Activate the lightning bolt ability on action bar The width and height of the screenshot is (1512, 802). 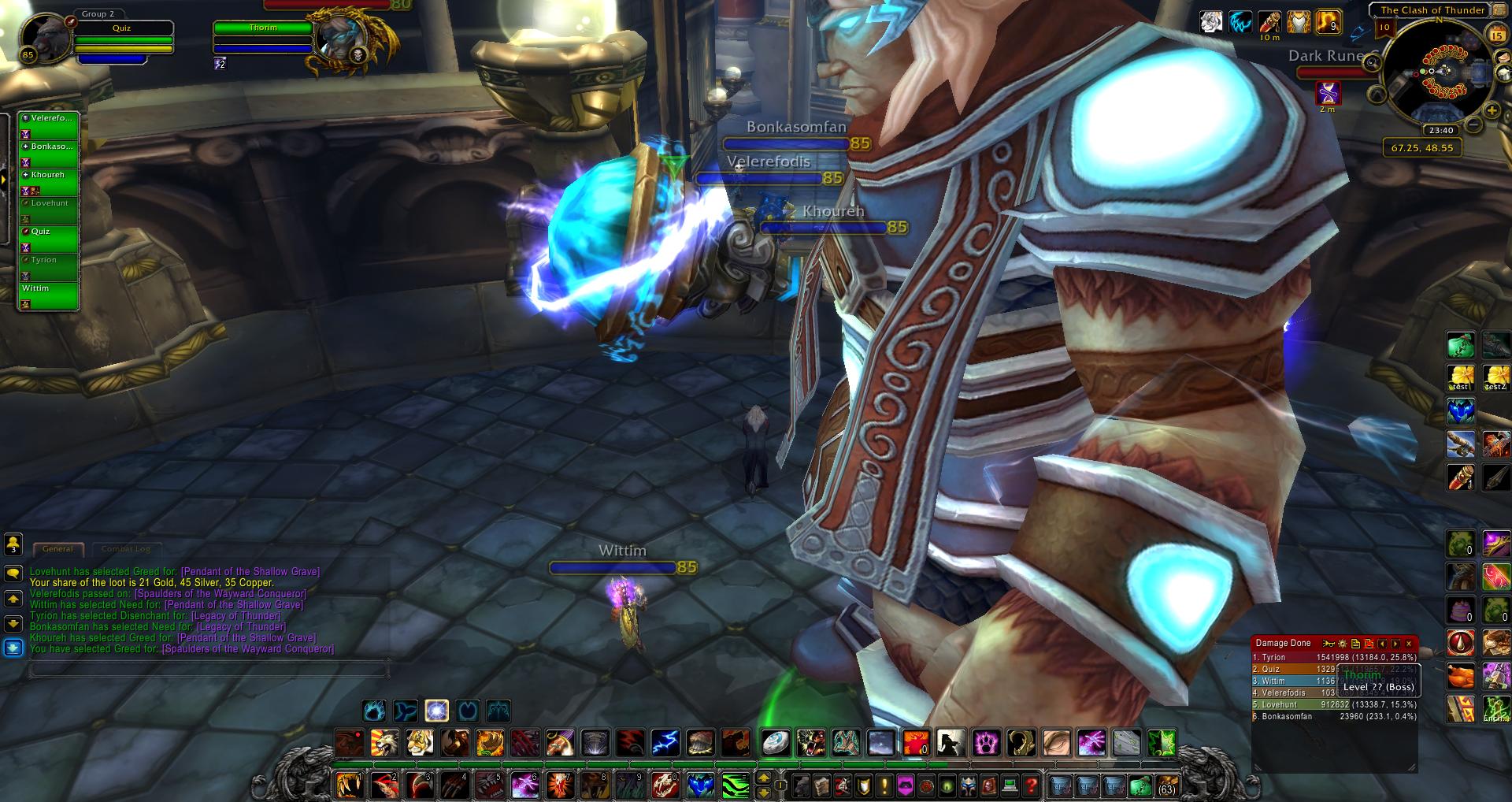(x=665, y=743)
